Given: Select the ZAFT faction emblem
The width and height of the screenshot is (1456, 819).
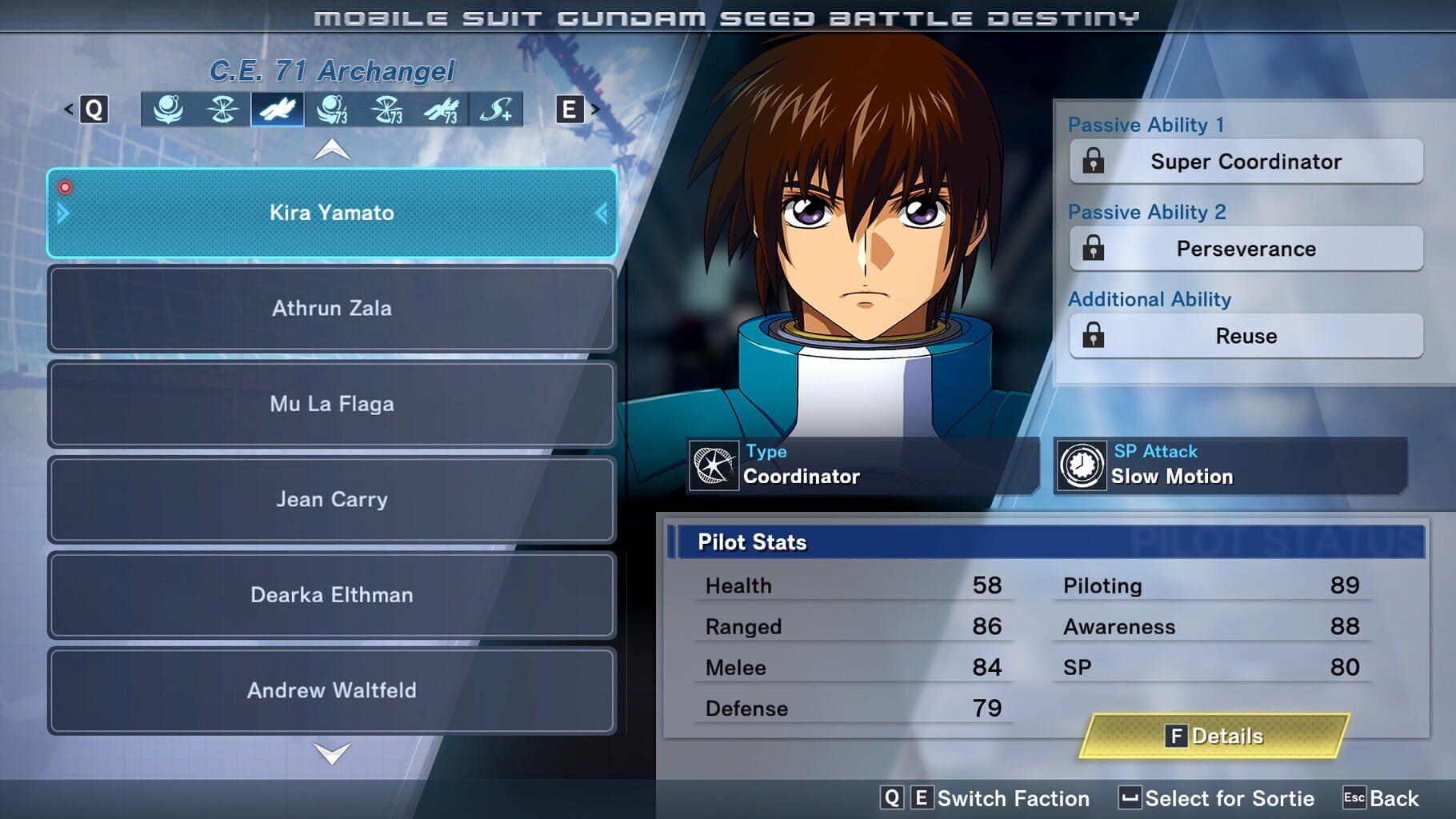Looking at the screenshot, I should pyautogui.click(x=222, y=110).
